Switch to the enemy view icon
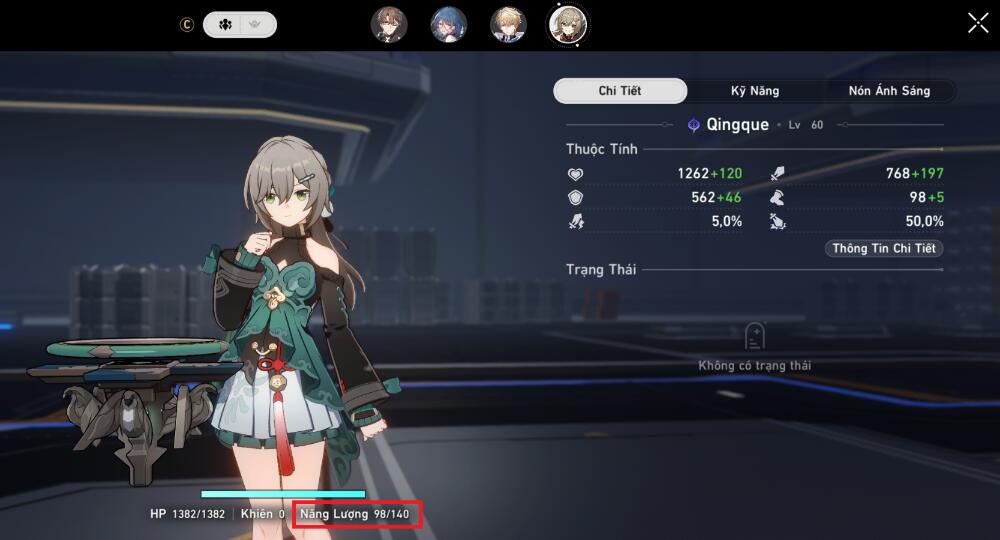This screenshot has width=1000, height=540. [x=257, y=25]
